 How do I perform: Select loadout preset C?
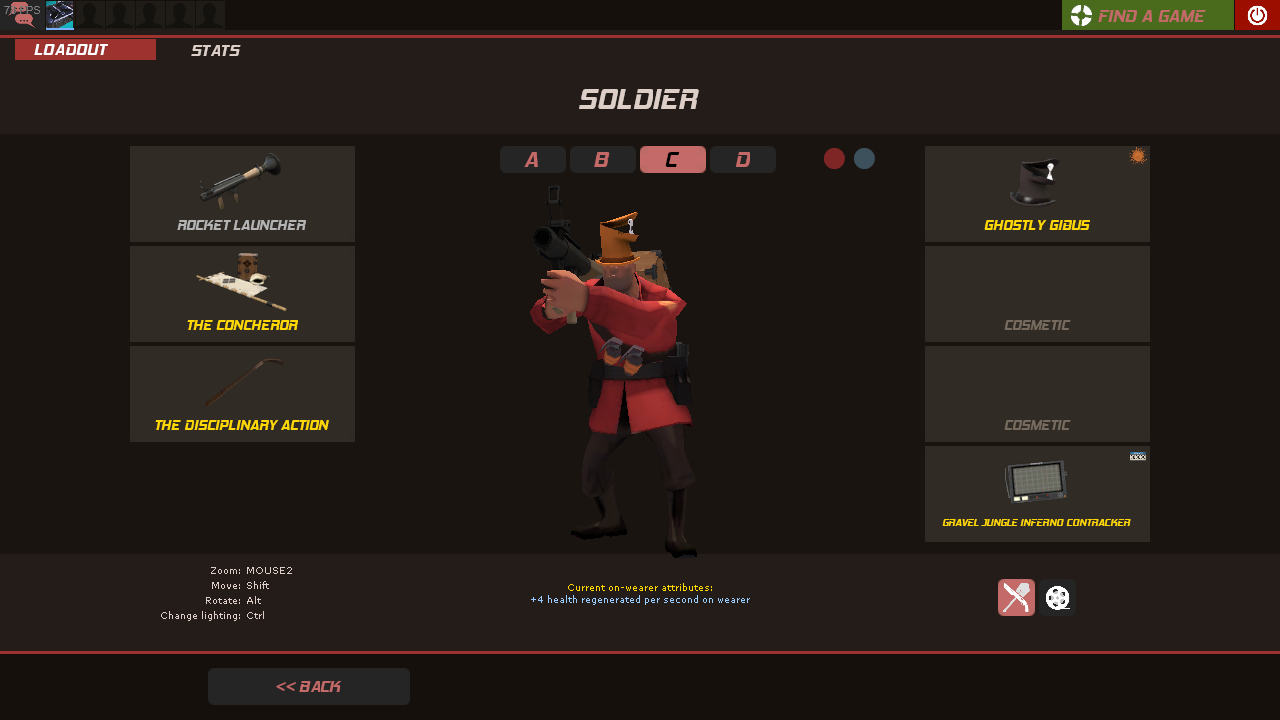point(672,160)
